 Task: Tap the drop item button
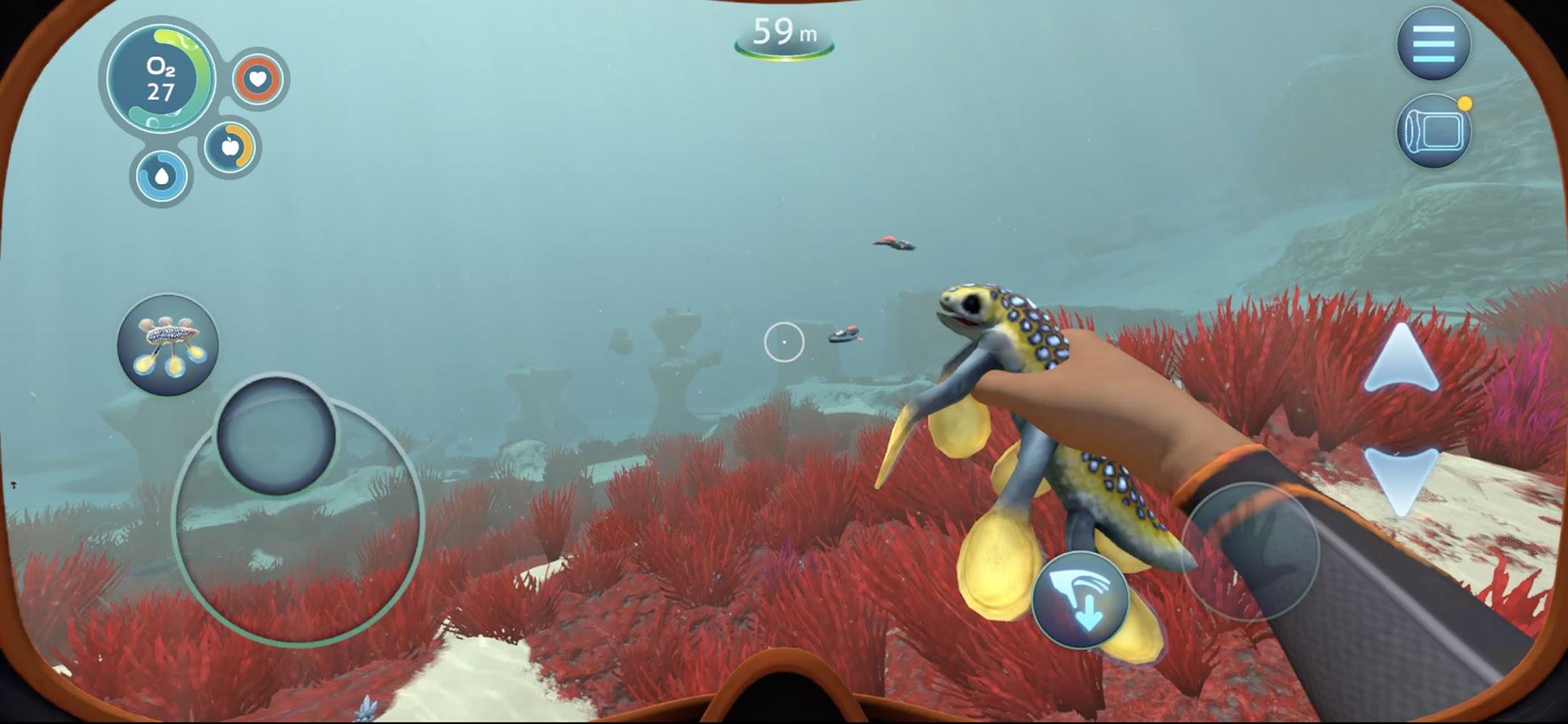click(x=1079, y=601)
